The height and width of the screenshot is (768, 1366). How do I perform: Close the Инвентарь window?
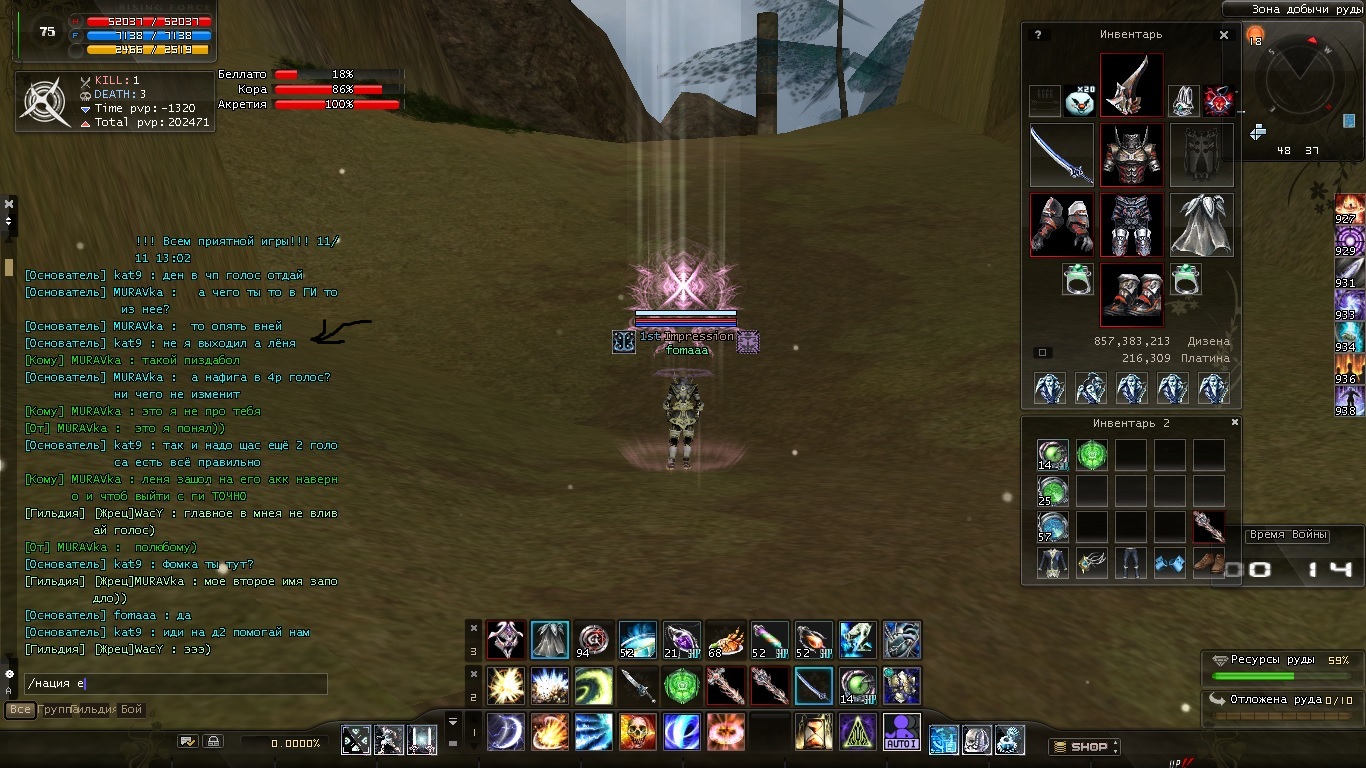tap(1224, 35)
